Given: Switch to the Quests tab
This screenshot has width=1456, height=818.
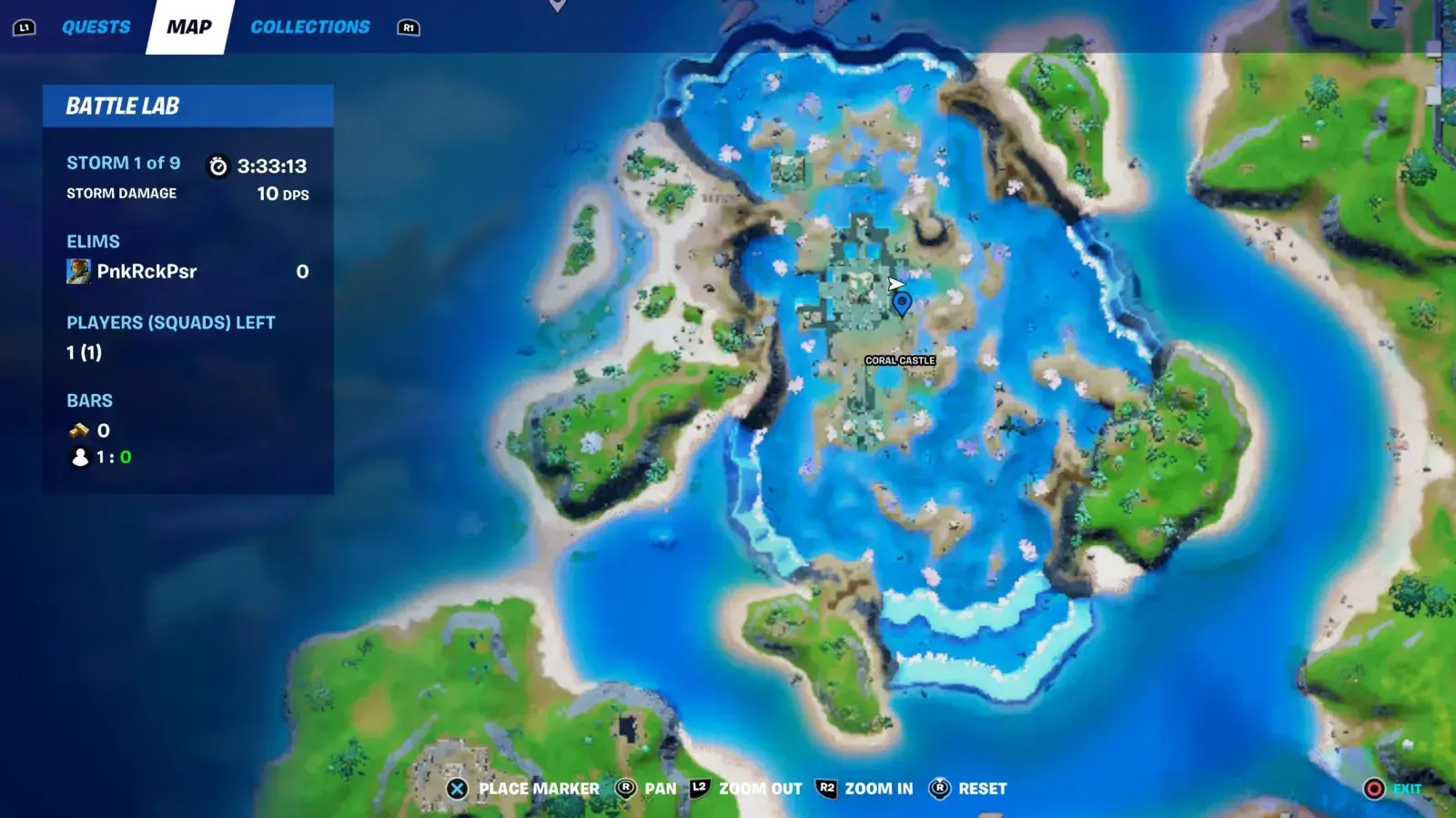Looking at the screenshot, I should (x=96, y=27).
